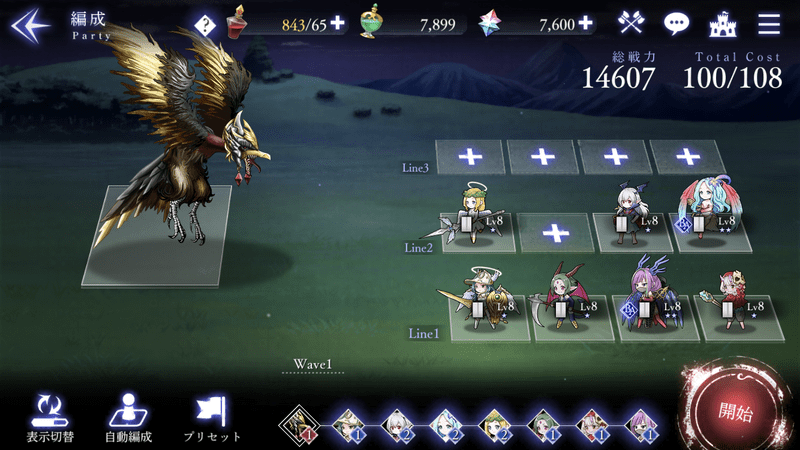Open the chat speech bubble
The image size is (800, 450).
click(678, 23)
